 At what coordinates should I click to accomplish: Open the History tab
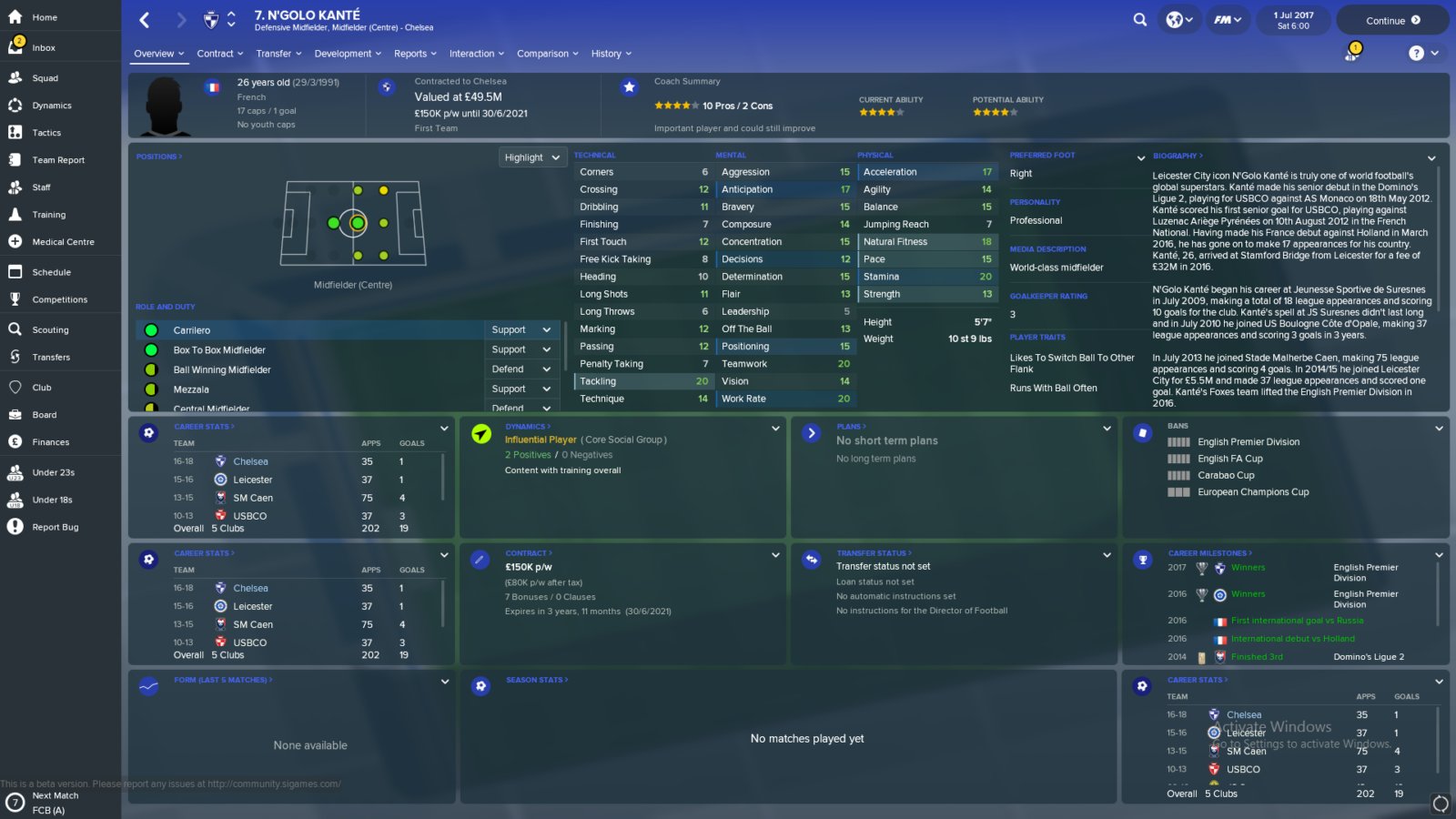click(611, 54)
